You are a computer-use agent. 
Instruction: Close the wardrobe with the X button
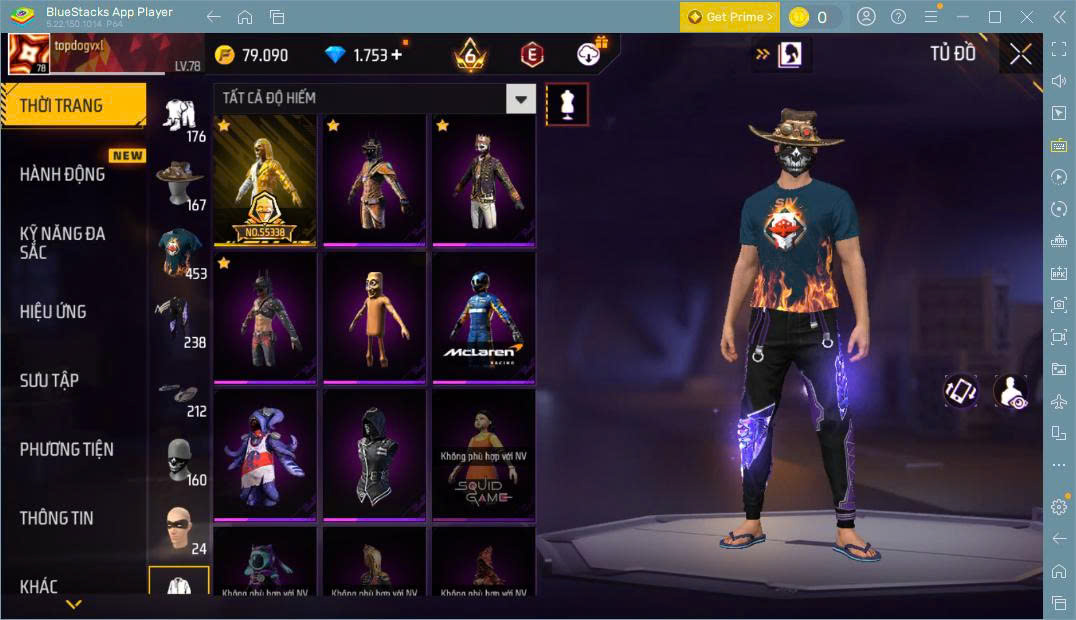pos(1020,54)
